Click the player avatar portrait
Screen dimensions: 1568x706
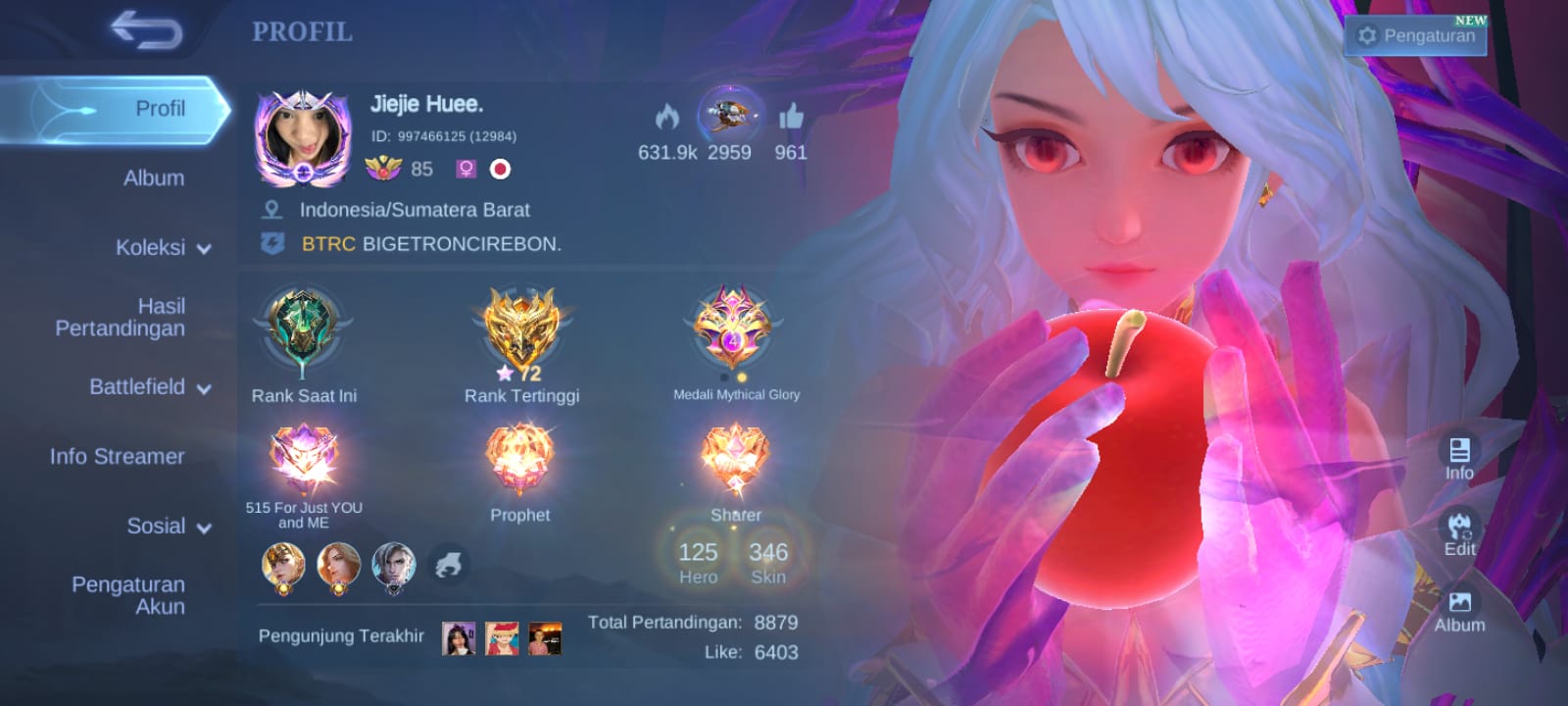303,138
